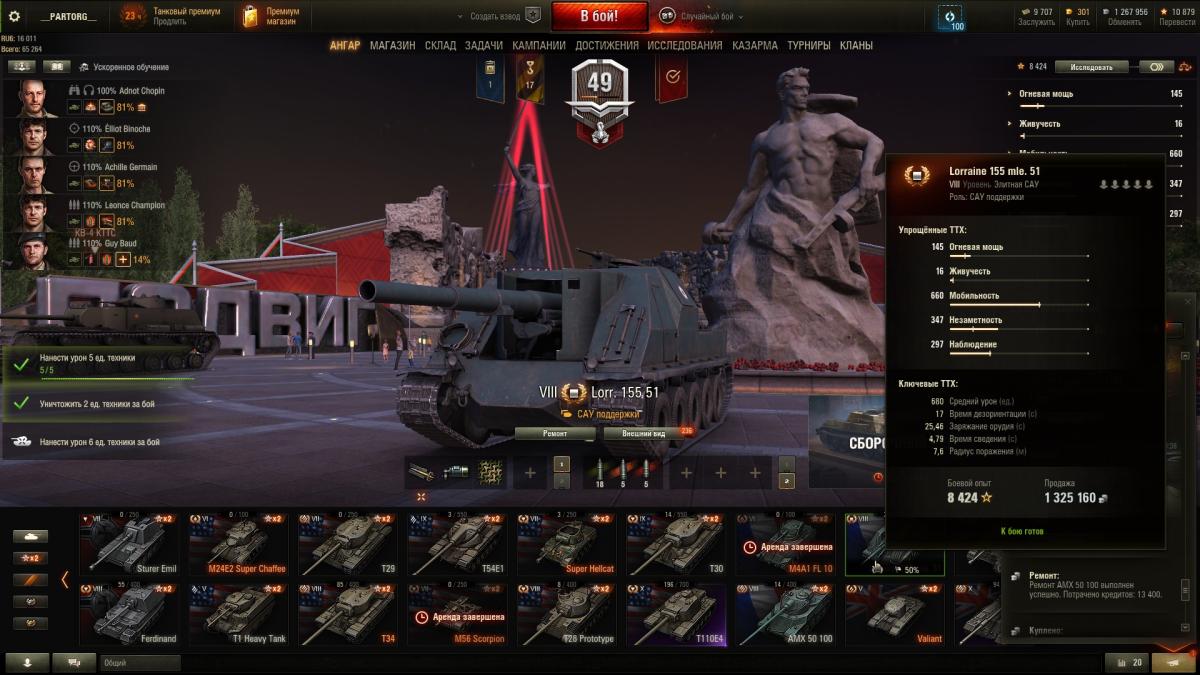Show the ДОСТИЖЕНИЯ tab

[606, 45]
